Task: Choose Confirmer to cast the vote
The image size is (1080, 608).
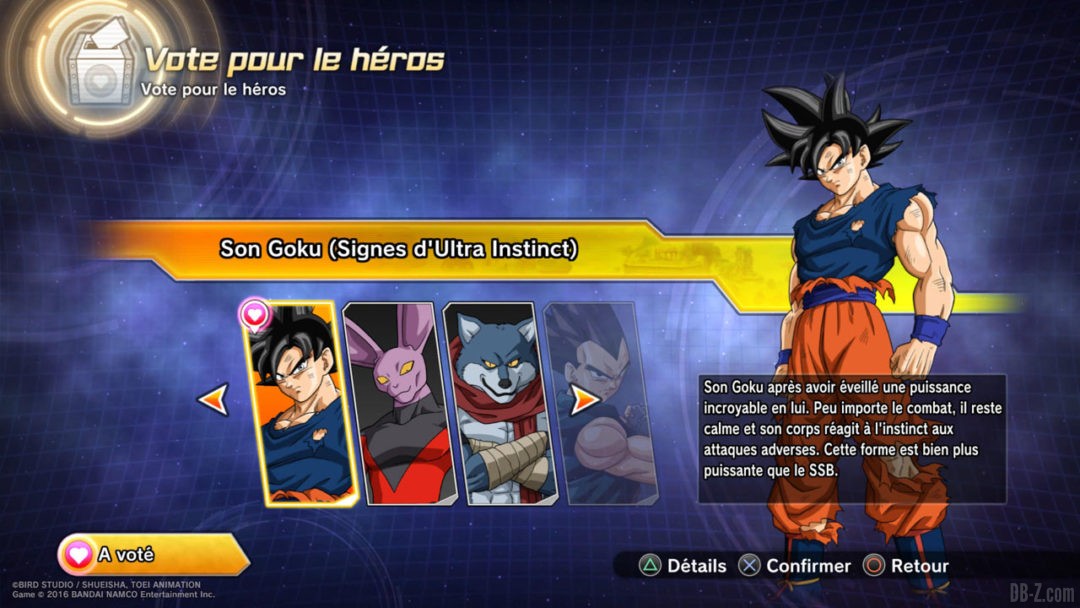Action: 795,566
